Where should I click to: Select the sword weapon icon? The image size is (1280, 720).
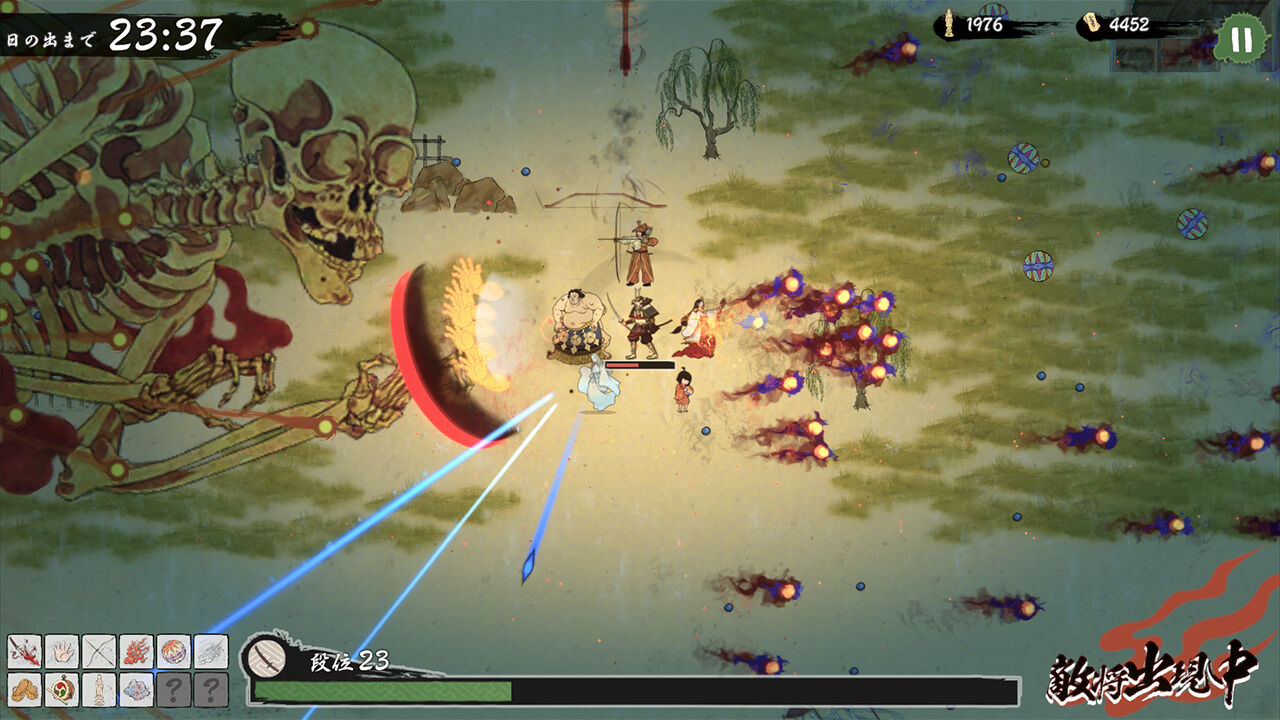(24, 651)
